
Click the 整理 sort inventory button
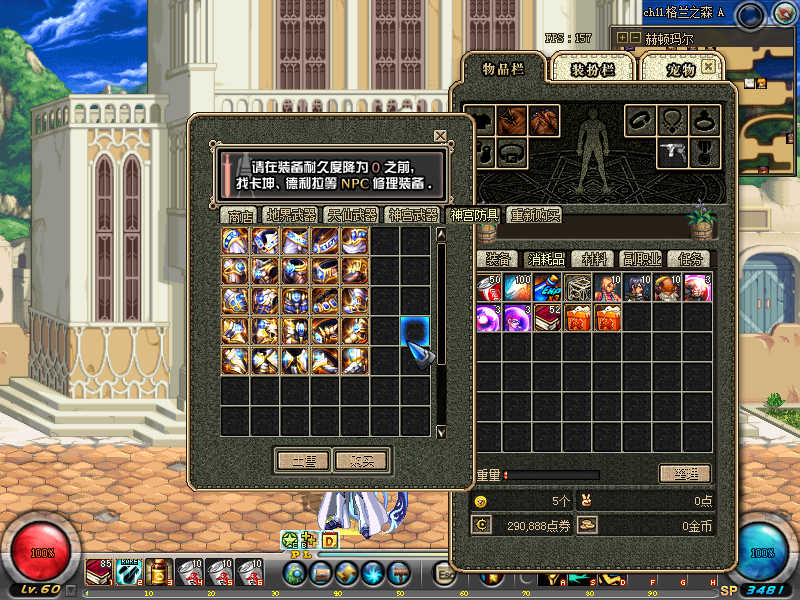pyautogui.click(x=685, y=473)
